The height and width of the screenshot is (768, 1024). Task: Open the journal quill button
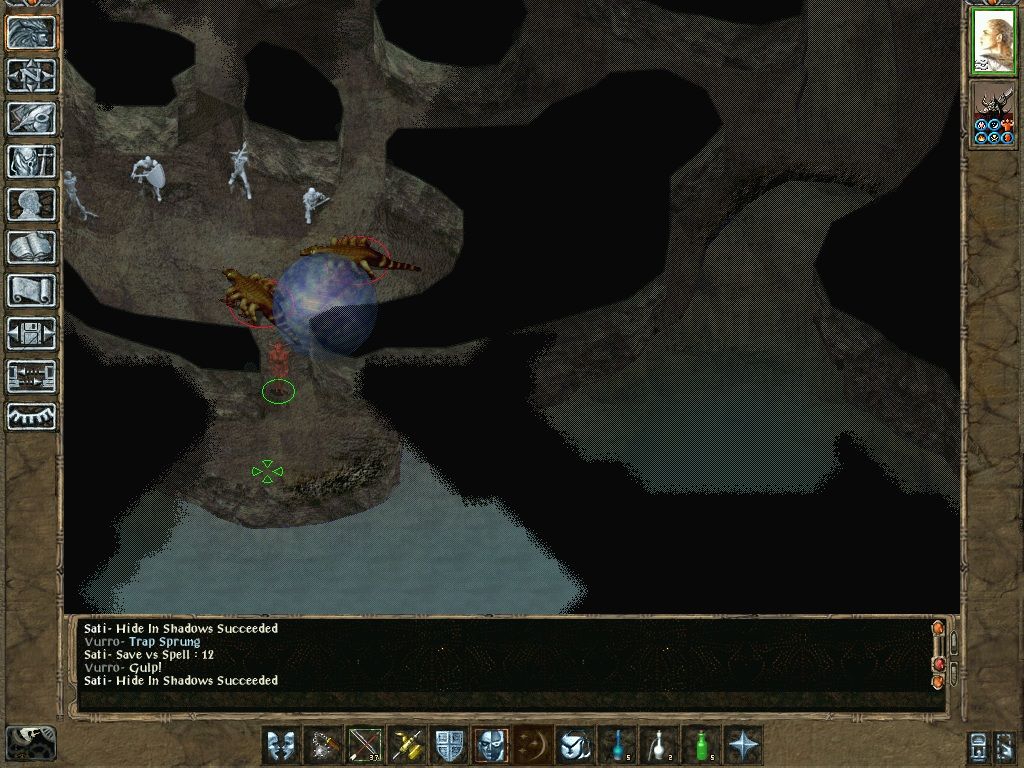click(x=31, y=118)
